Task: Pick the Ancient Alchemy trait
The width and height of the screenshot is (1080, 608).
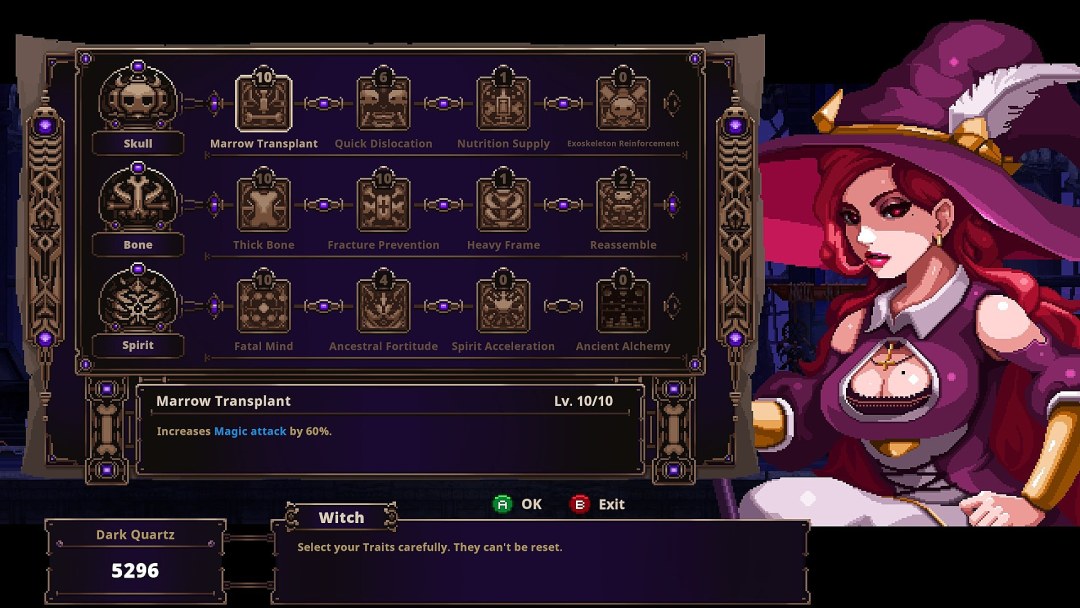Action: pos(623,306)
